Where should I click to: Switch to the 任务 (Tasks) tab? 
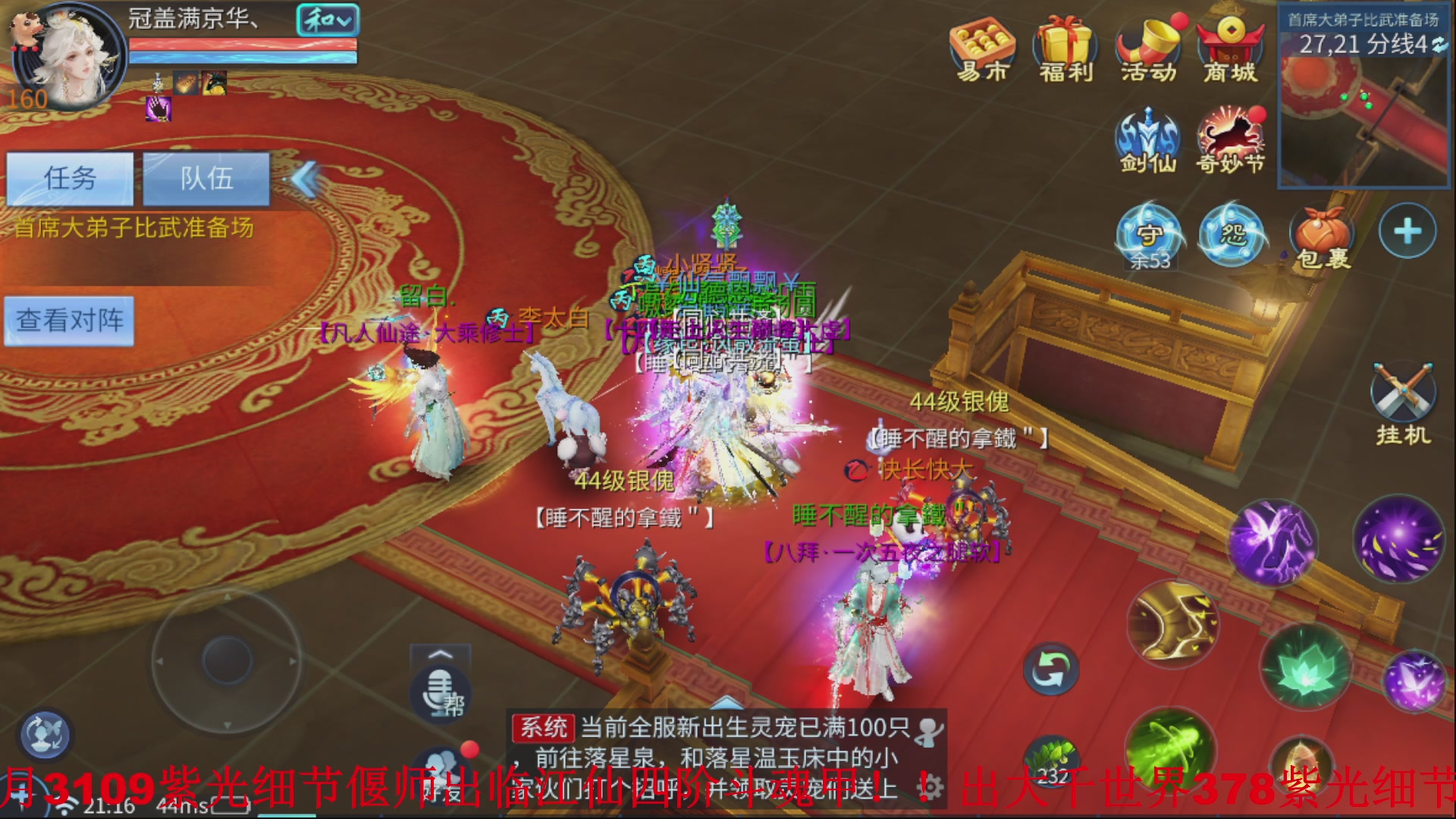tap(72, 178)
